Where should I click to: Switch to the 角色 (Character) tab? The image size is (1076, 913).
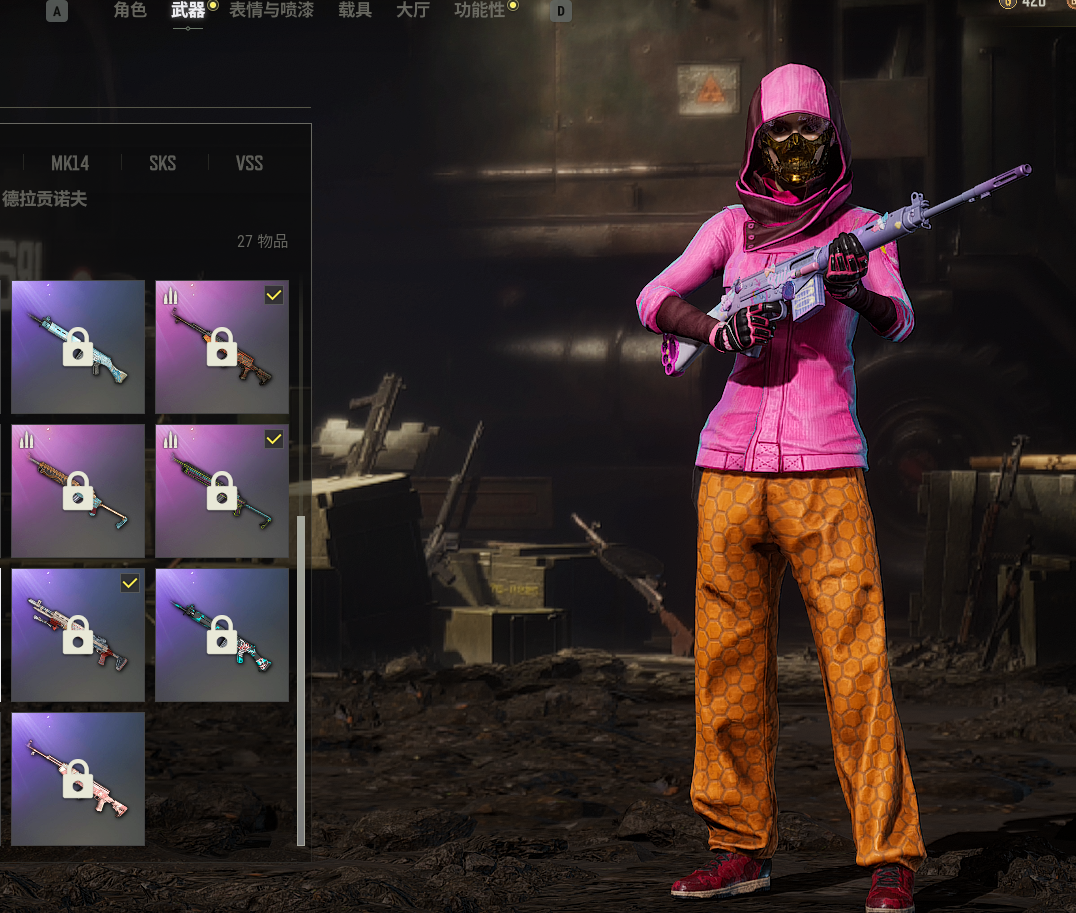tap(130, 11)
